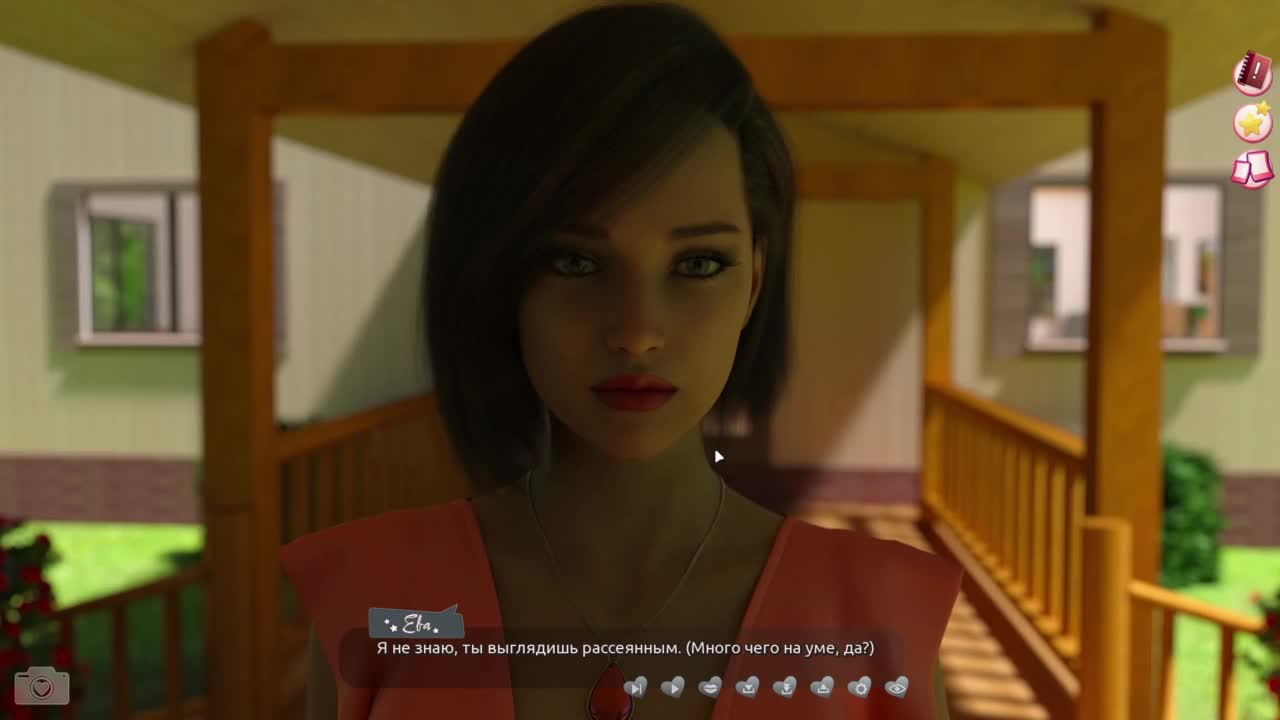
Task: Open the red journal notebook icon
Action: (x=1252, y=74)
